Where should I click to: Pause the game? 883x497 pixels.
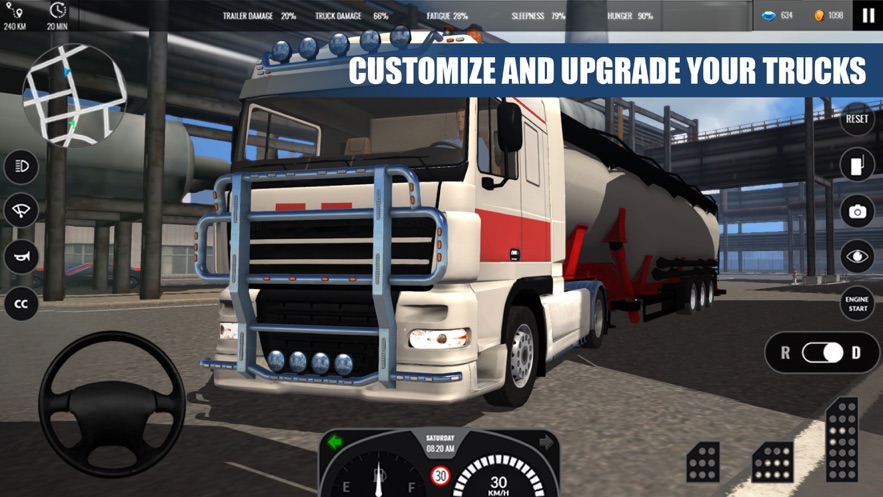click(867, 16)
